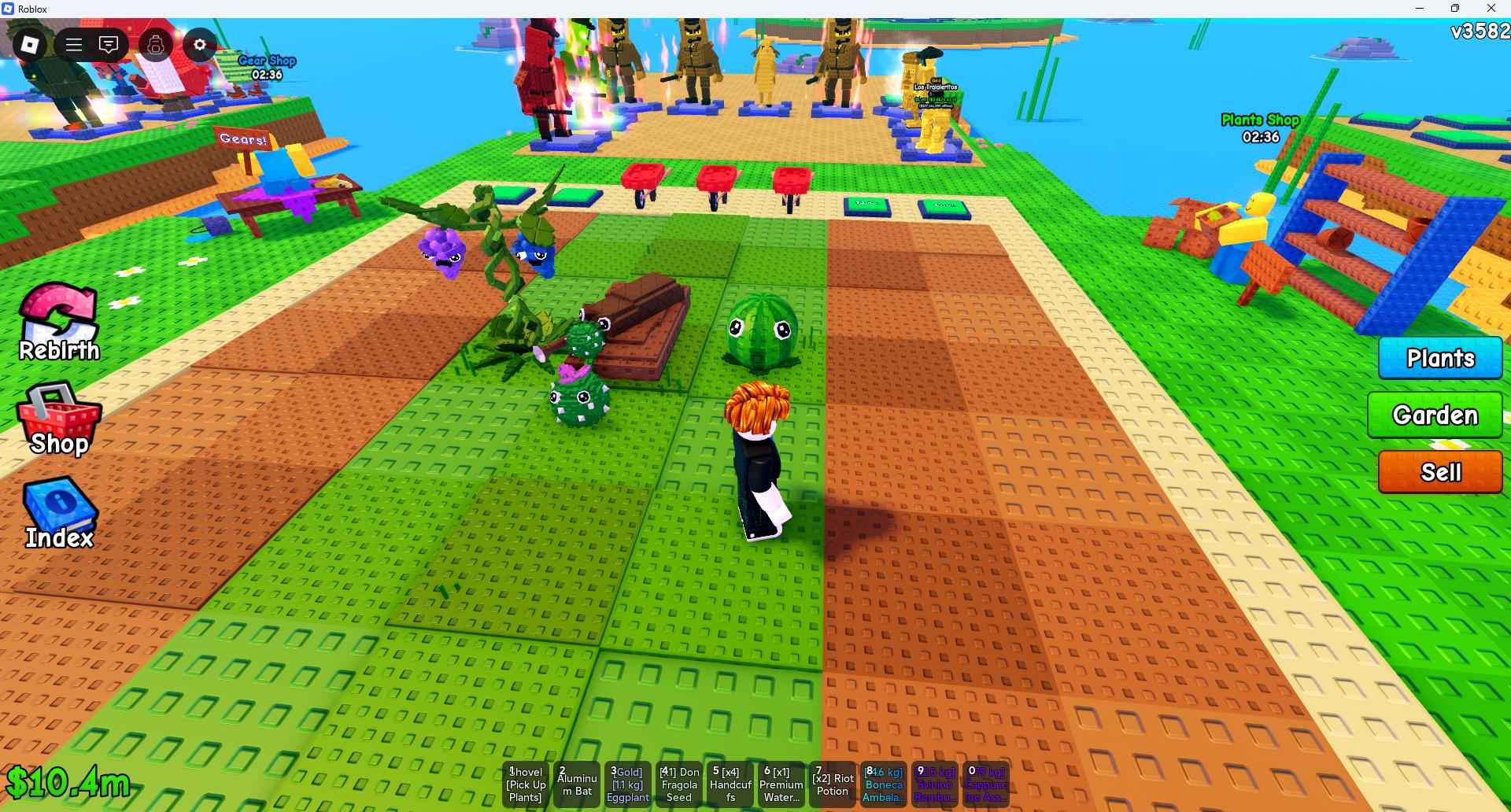This screenshot has width=1511, height=812.
Task: Equip the Premium Water from slot 6
Action: click(x=781, y=784)
